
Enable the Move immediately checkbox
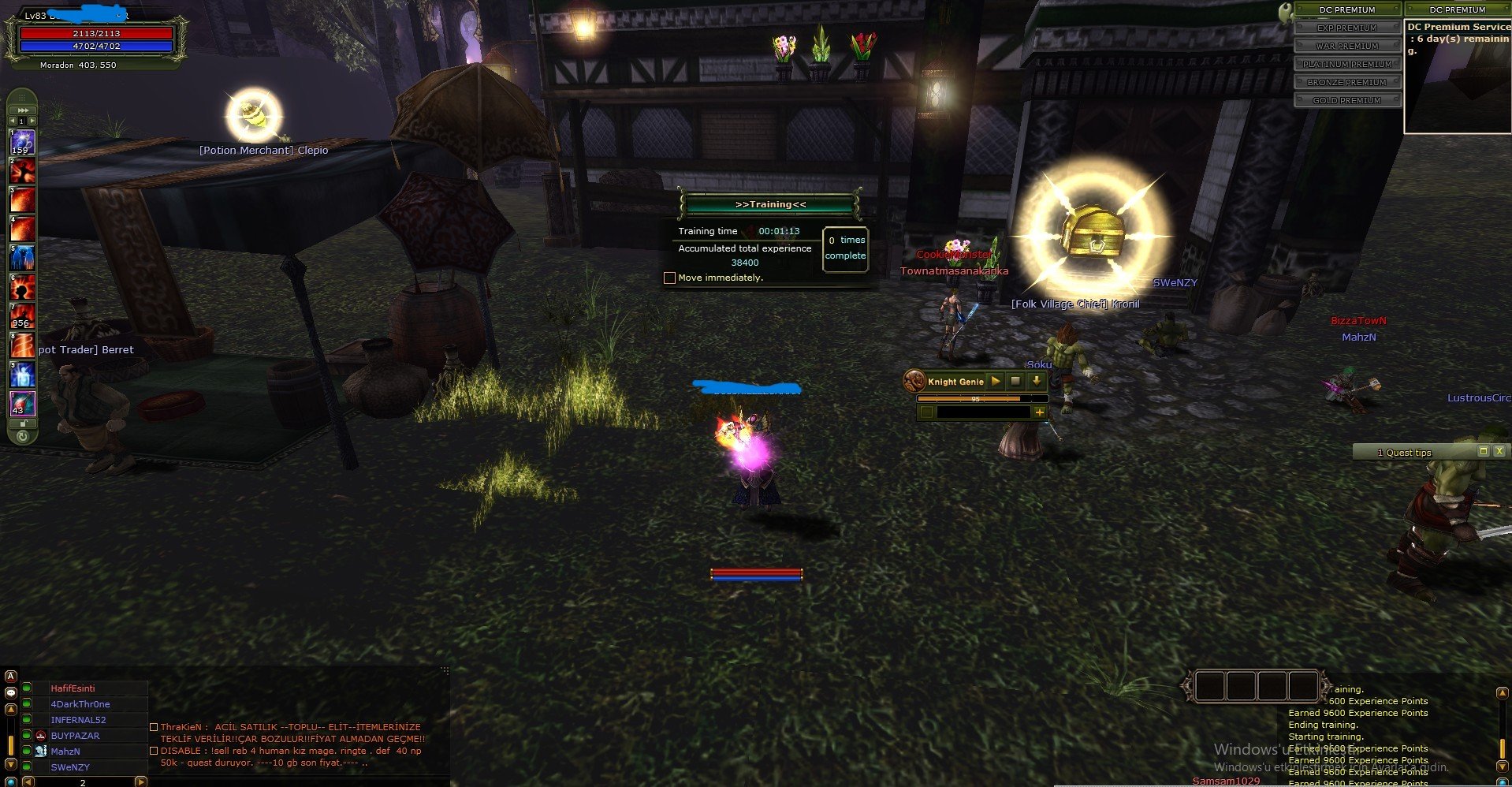click(x=670, y=278)
